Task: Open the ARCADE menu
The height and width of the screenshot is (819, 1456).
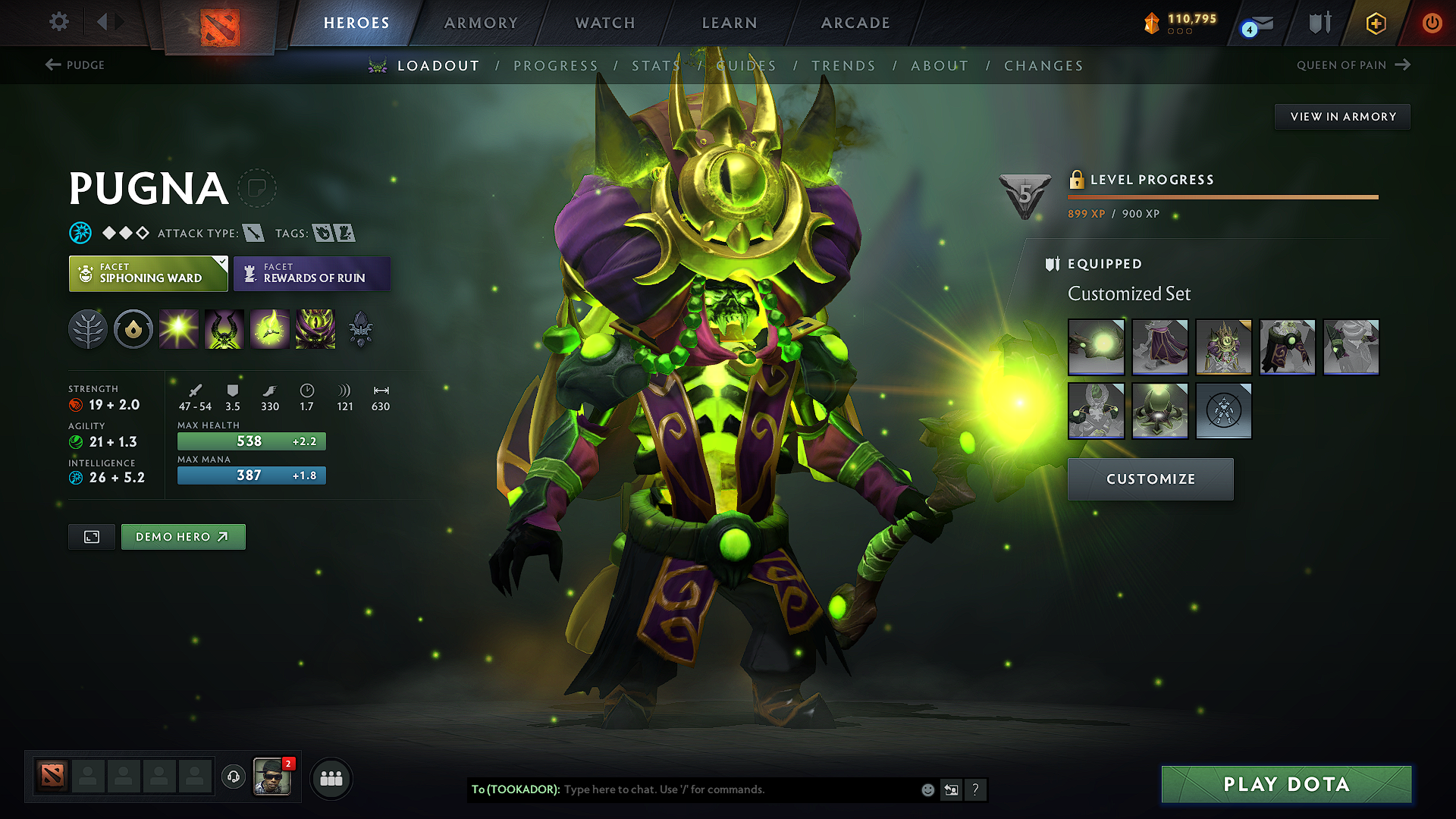Action: click(855, 23)
